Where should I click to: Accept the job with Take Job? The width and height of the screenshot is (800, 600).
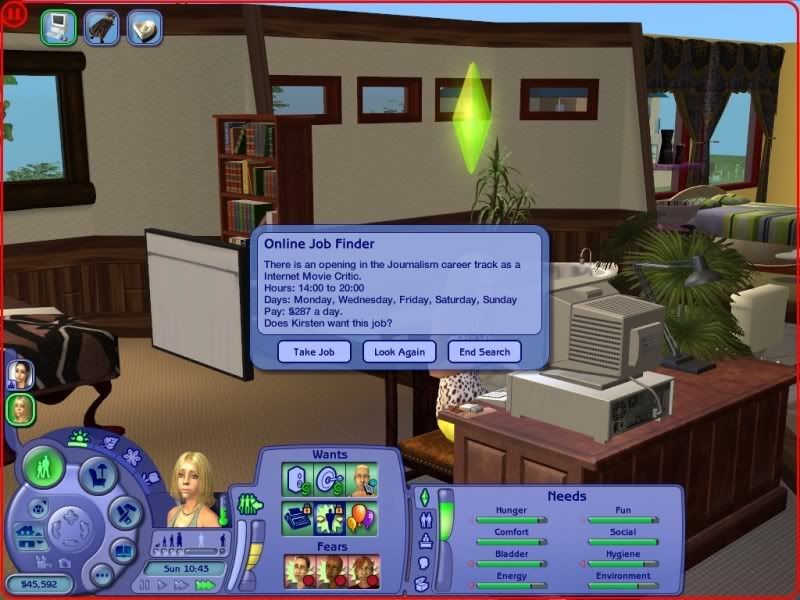click(x=314, y=351)
